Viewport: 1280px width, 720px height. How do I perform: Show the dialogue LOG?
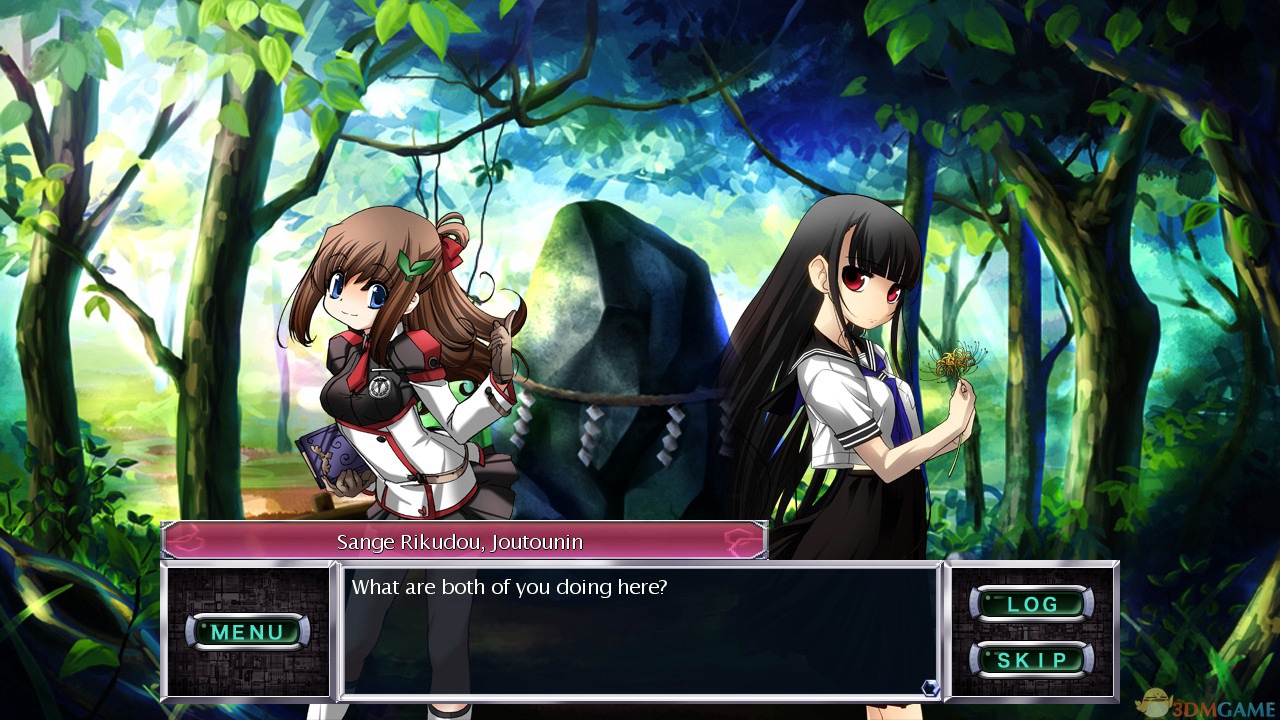click(x=1031, y=604)
